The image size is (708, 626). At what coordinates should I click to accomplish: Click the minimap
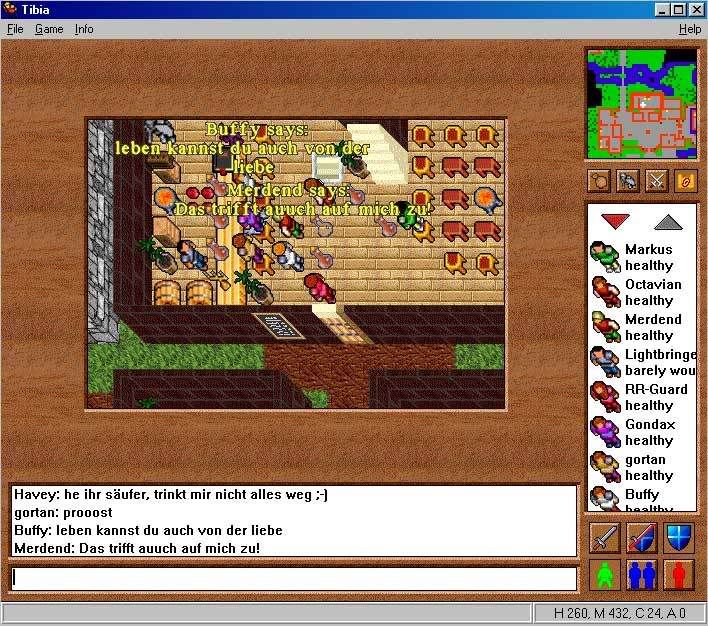click(640, 103)
